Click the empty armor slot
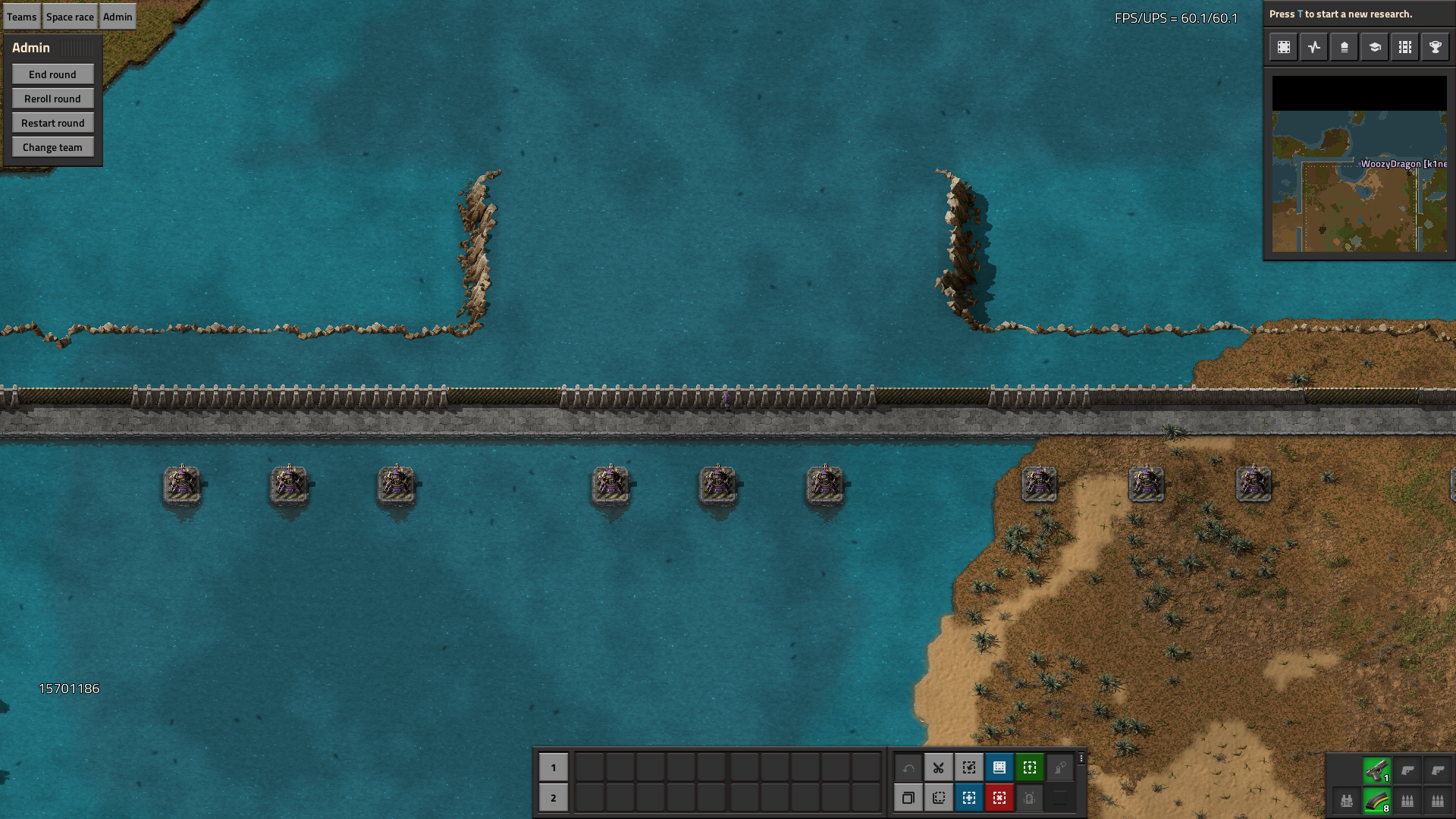Viewport: 1456px width, 819px height. [1347, 801]
